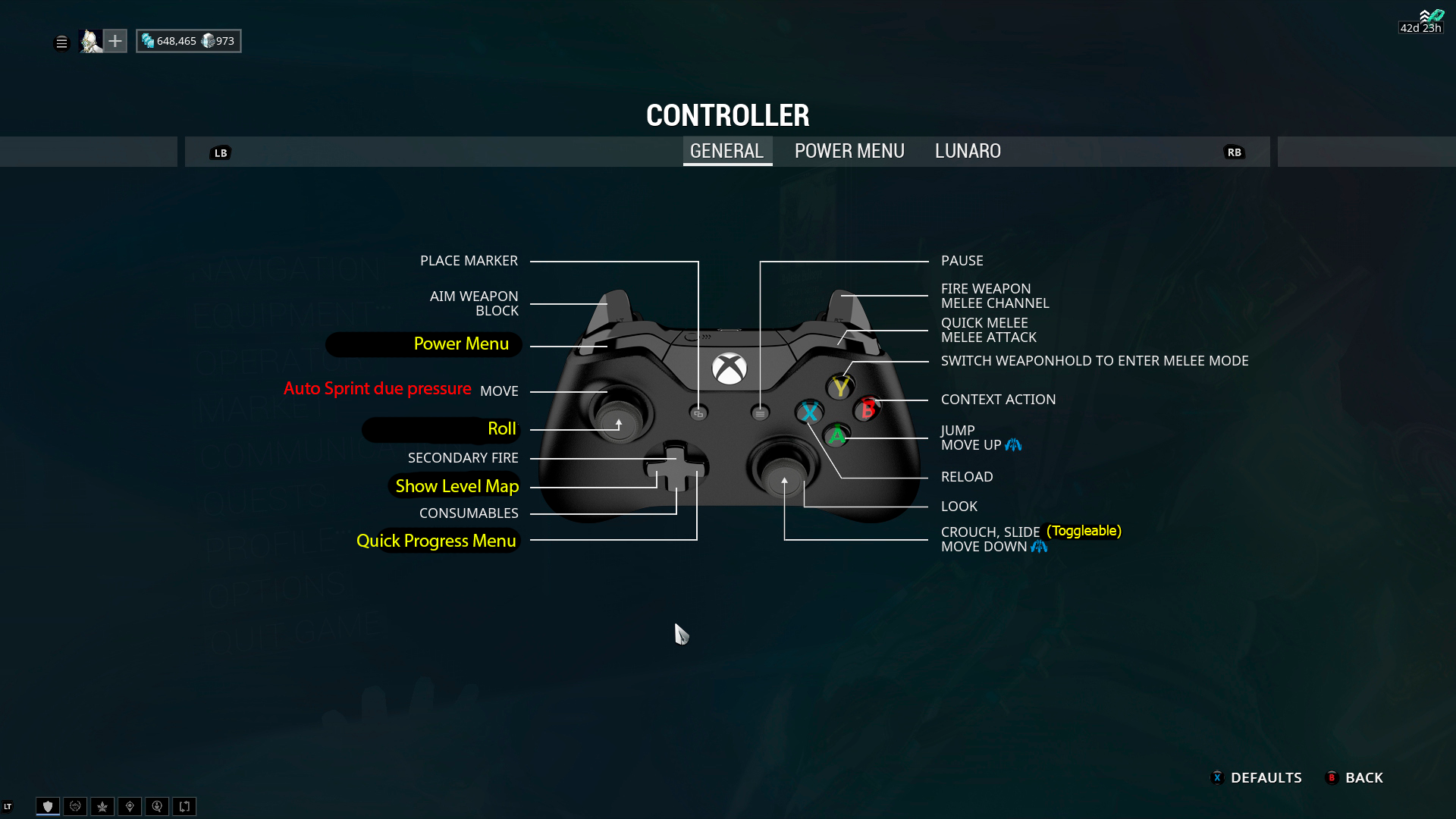Click DEFAULTS to reset controller bindings
The width and height of the screenshot is (1456, 819).
coord(1265,777)
